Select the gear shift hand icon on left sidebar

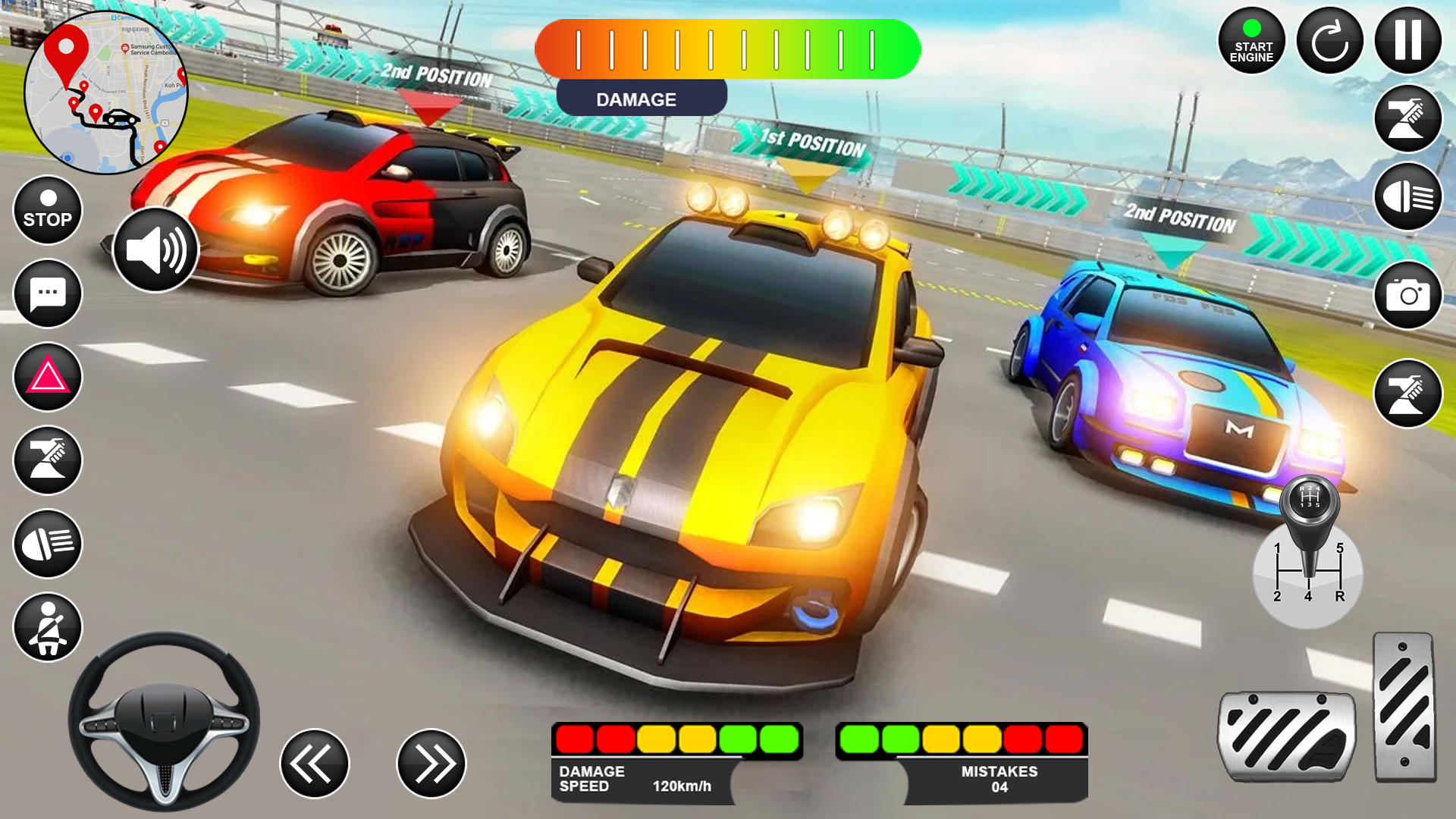coord(47,460)
